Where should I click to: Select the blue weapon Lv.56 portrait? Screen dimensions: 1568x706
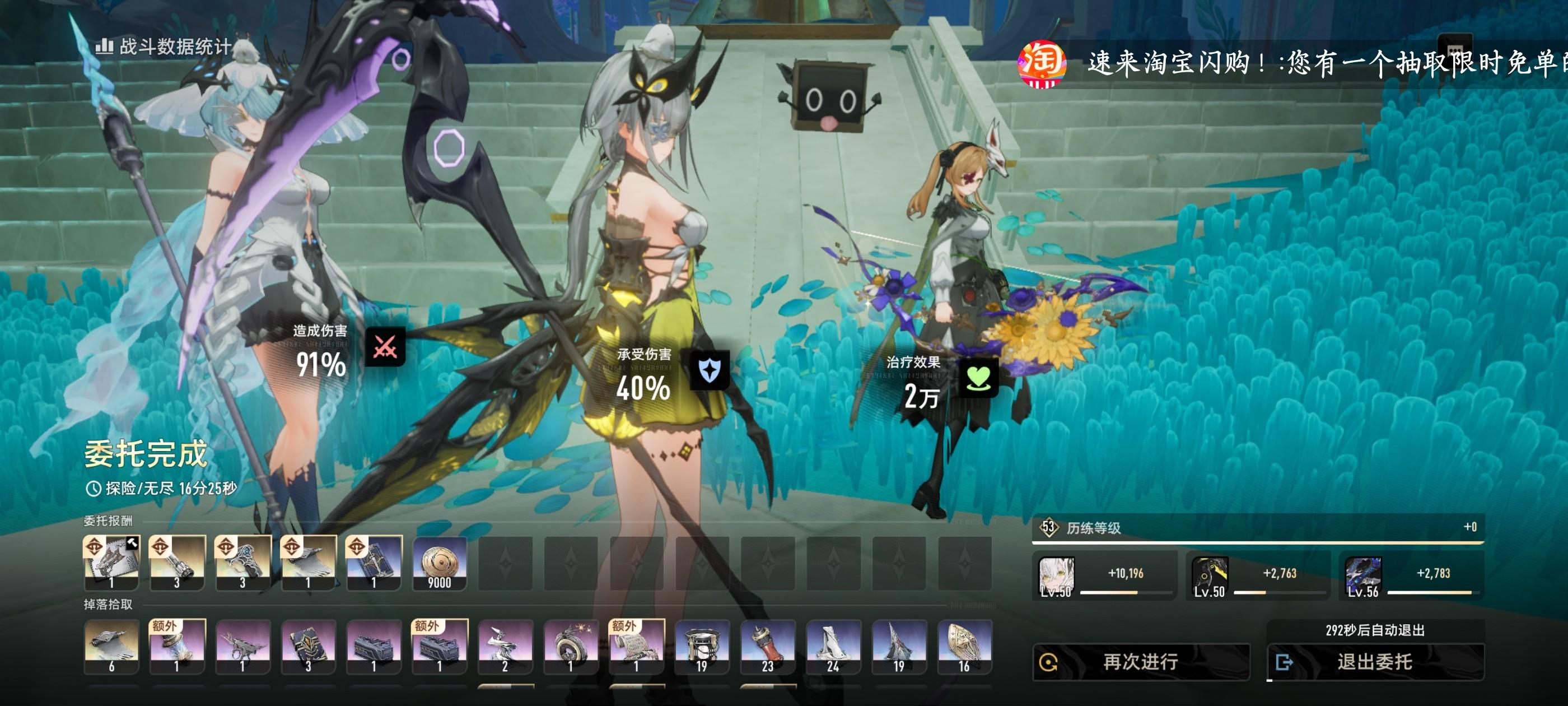[x=1363, y=575]
